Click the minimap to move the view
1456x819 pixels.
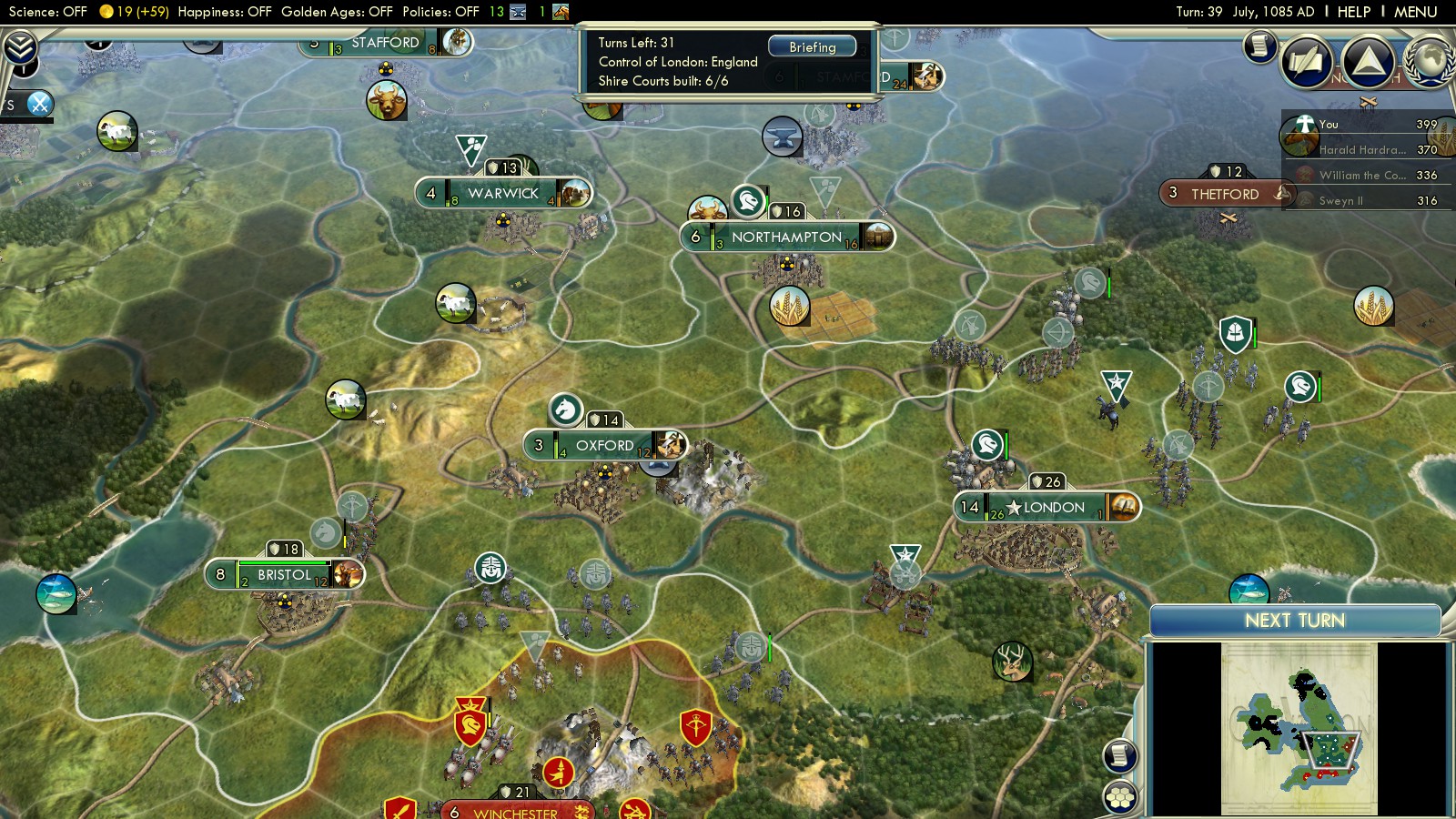pyautogui.click(x=1299, y=729)
